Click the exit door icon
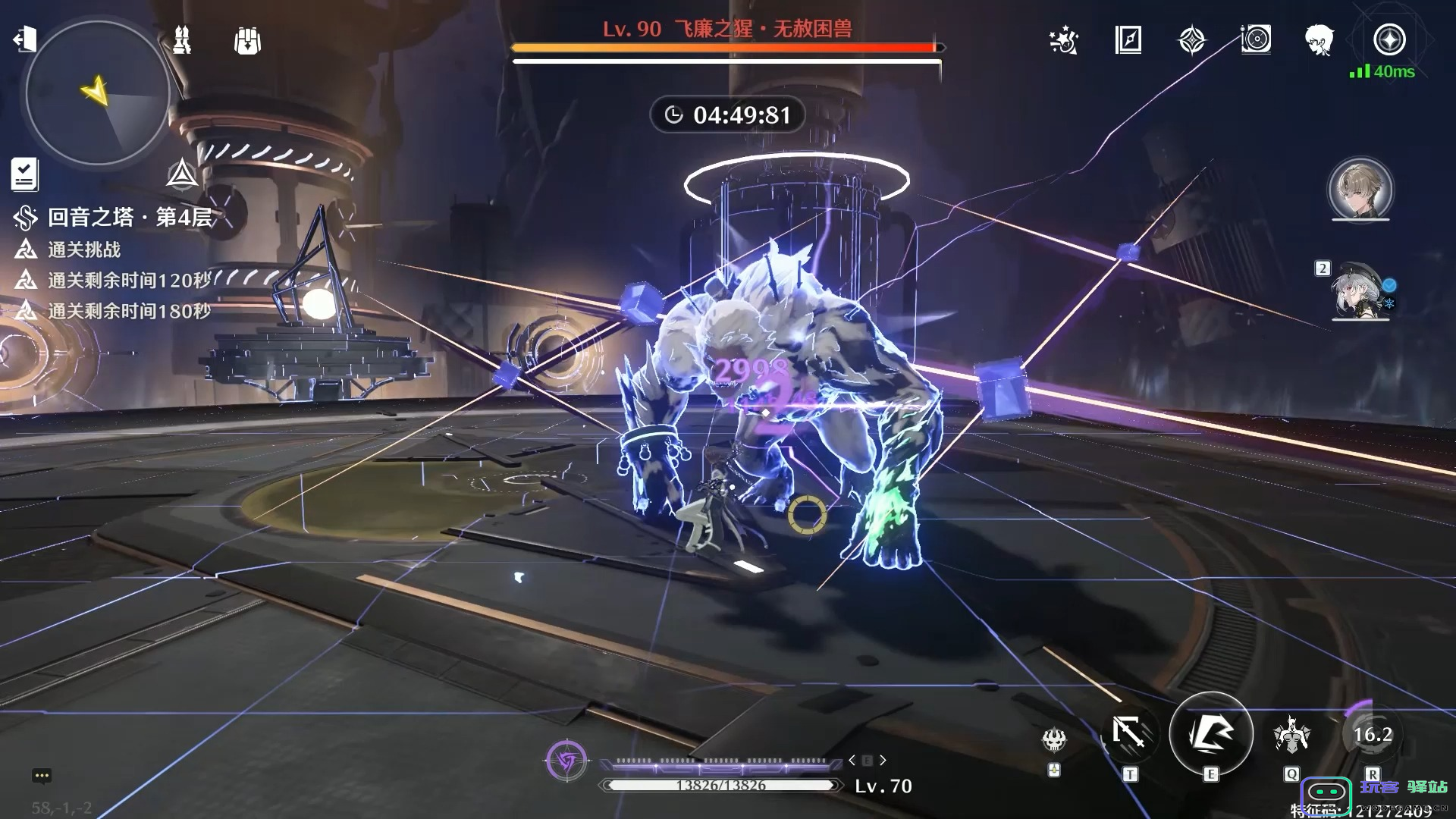This screenshot has height=819, width=1456. tap(25, 39)
